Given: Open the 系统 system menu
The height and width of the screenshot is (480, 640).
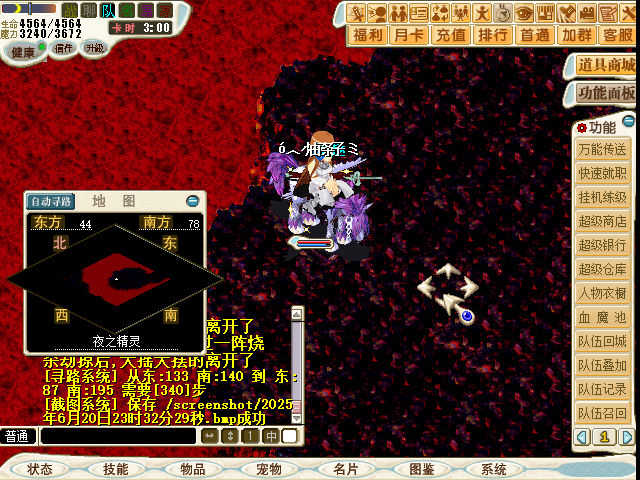Looking at the screenshot, I should (x=494, y=469).
